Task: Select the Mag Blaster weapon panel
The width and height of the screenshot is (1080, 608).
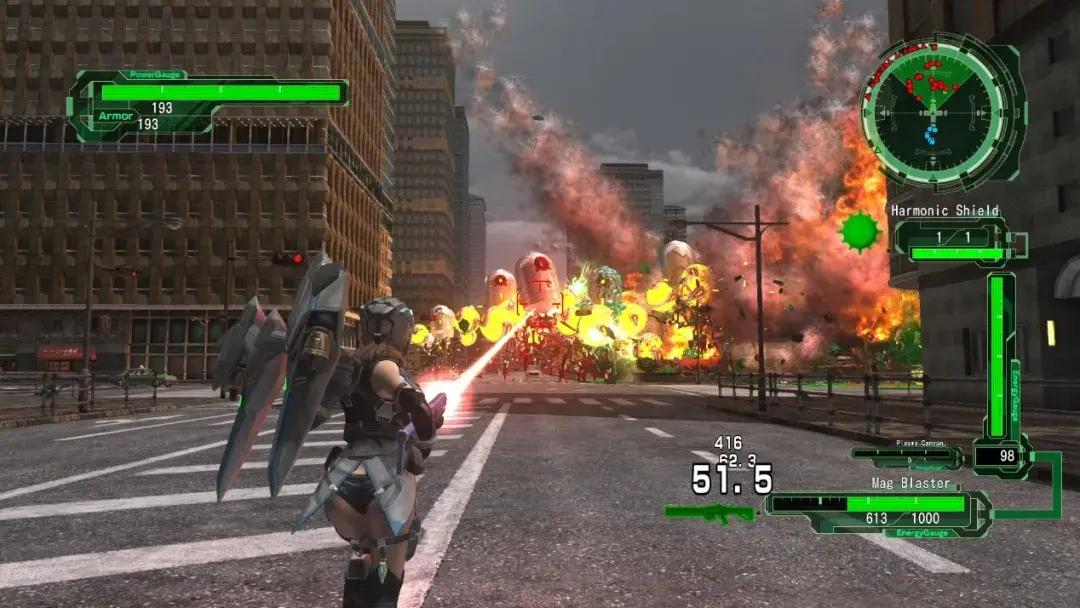Action: click(x=878, y=505)
